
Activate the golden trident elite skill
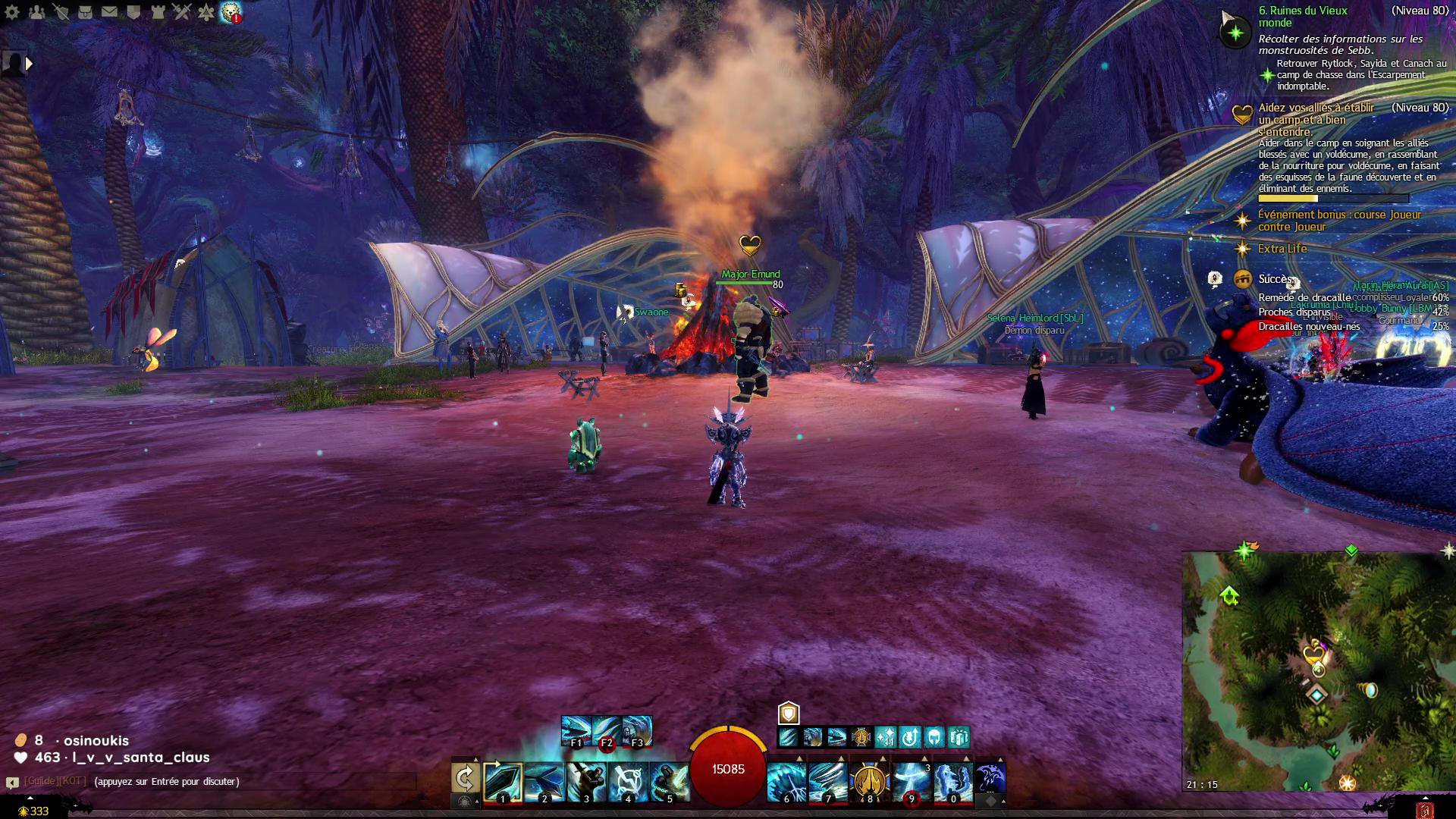point(869,781)
